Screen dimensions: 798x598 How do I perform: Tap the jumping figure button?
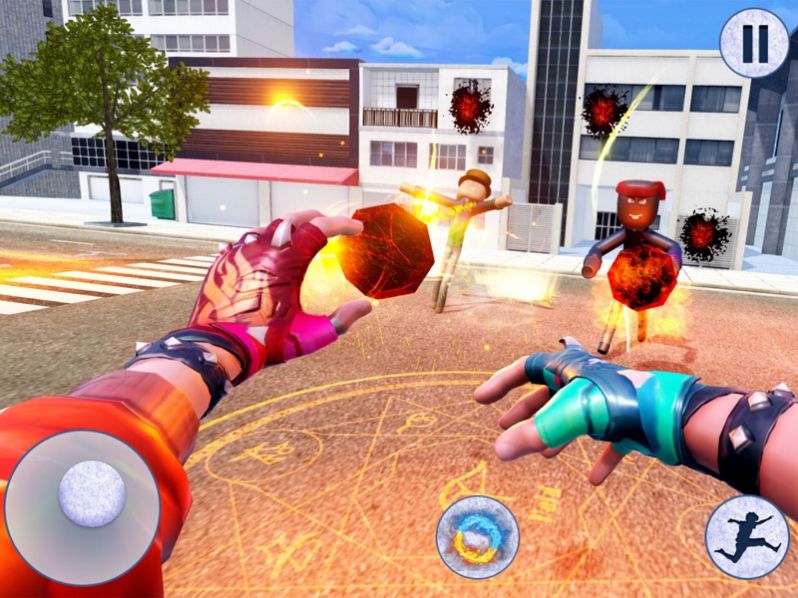746,537
